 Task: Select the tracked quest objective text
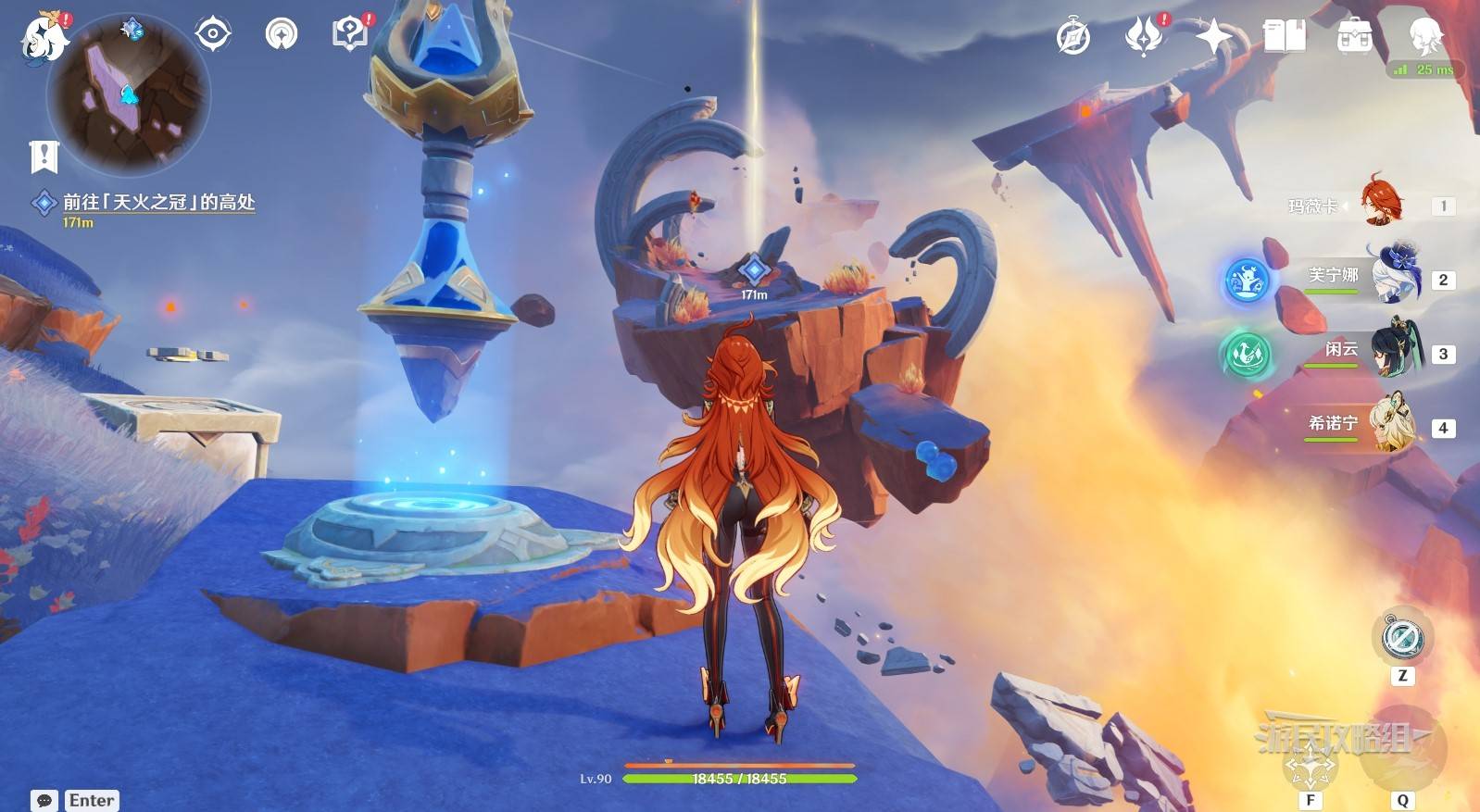click(158, 202)
